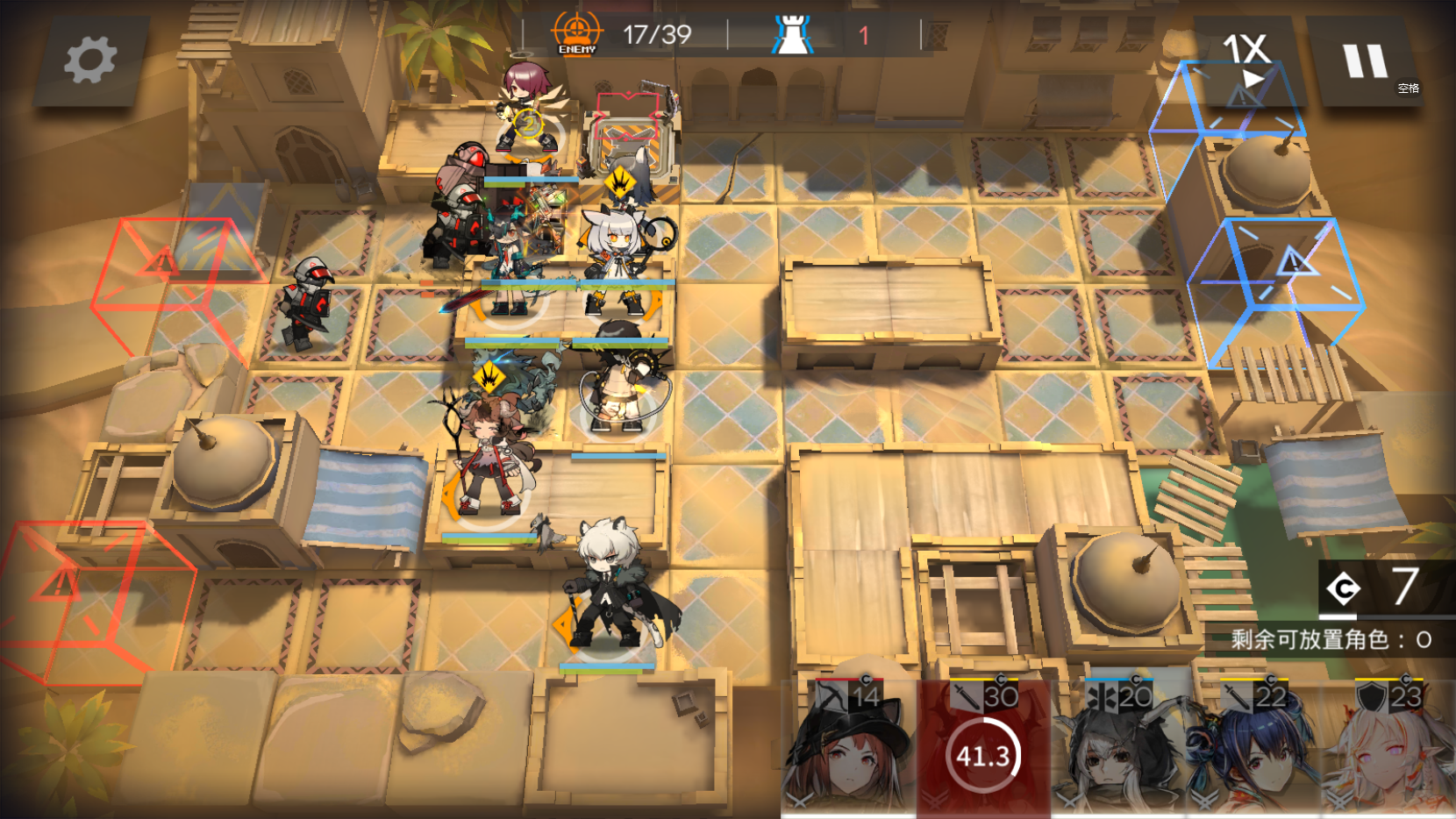Toggle the 1X game speed button
The height and width of the screenshot is (819, 1456).
[x=1245, y=60]
